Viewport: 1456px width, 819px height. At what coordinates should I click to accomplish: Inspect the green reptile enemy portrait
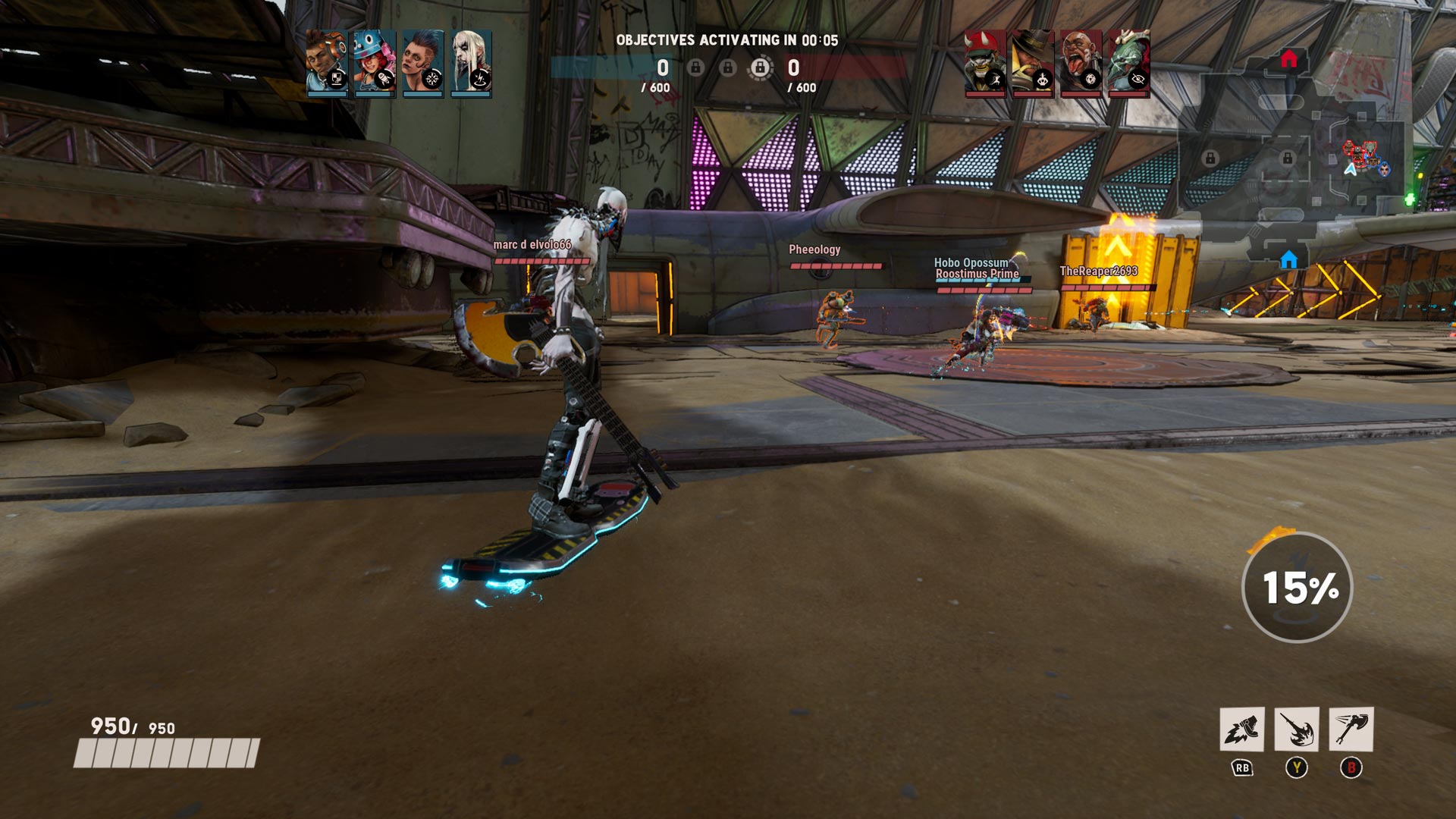tap(1129, 64)
